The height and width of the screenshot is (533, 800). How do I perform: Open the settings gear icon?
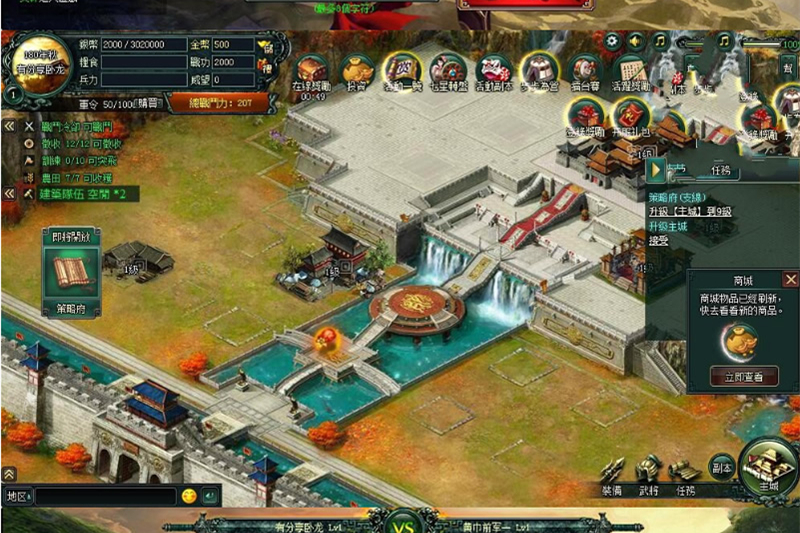(x=611, y=41)
